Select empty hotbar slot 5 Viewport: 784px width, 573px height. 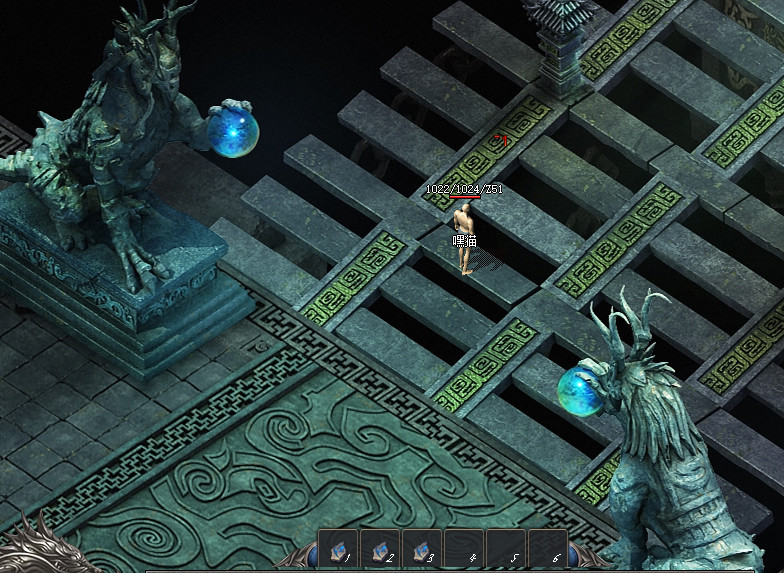click(x=506, y=549)
